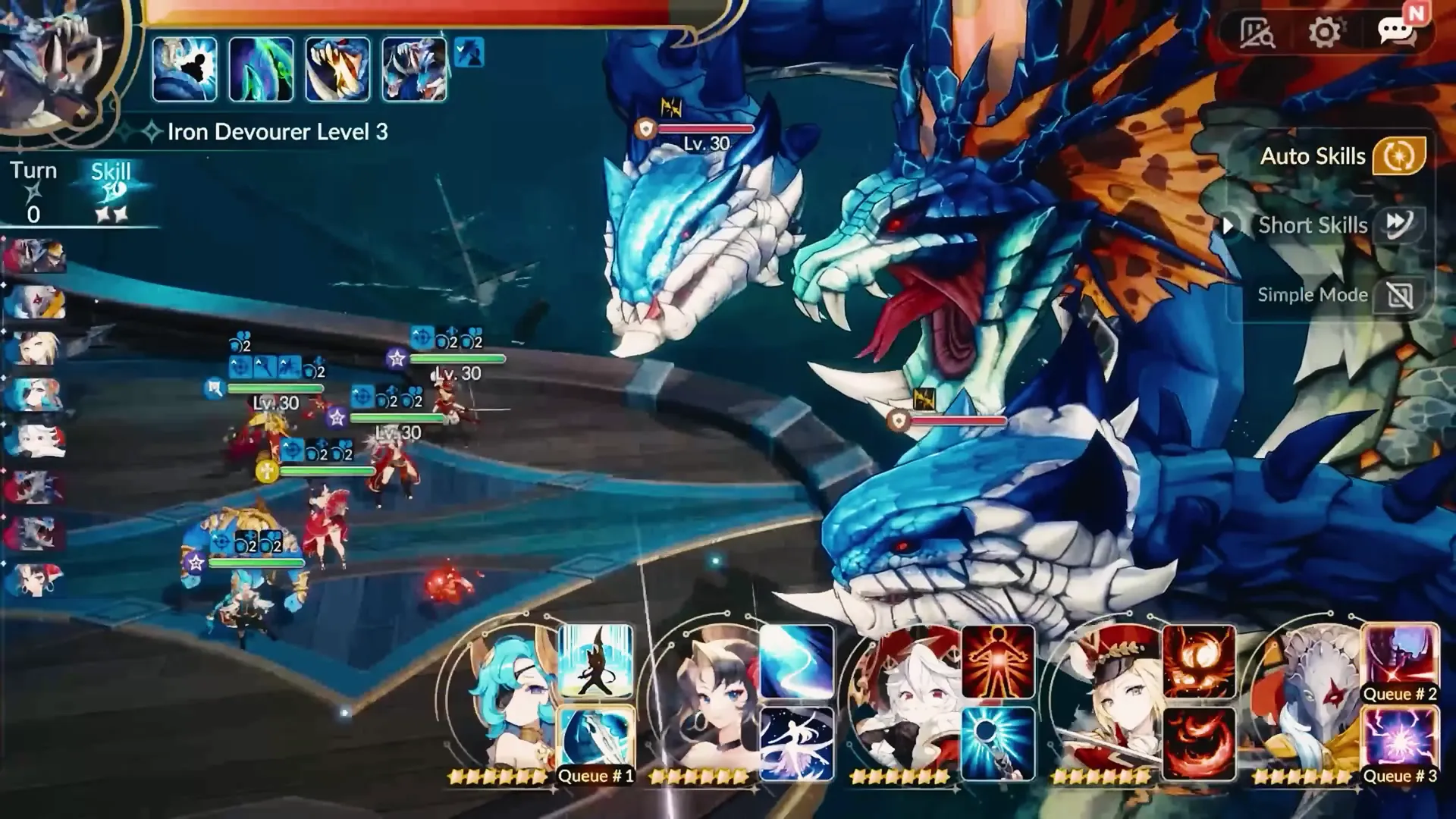Use the dark-haired hero's blue slash skill
Screen dimensions: 1456x819
coord(796,661)
